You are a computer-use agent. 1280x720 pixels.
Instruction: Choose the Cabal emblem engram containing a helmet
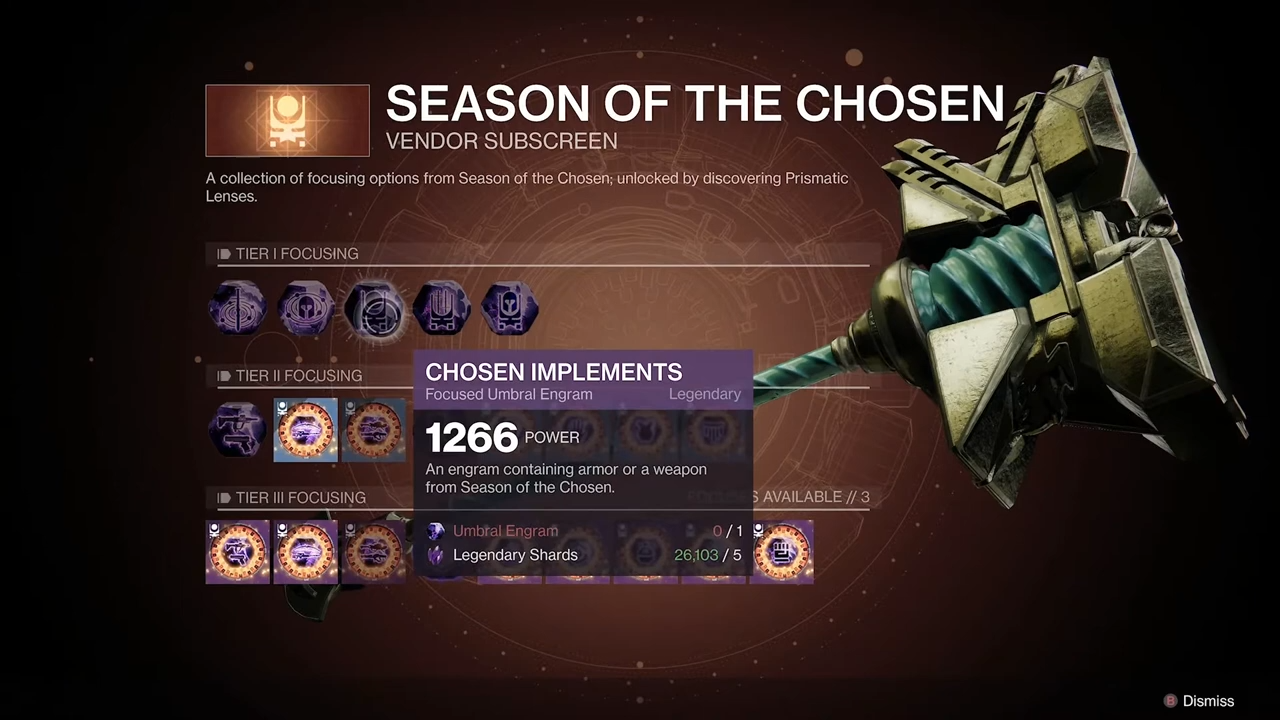click(x=510, y=308)
